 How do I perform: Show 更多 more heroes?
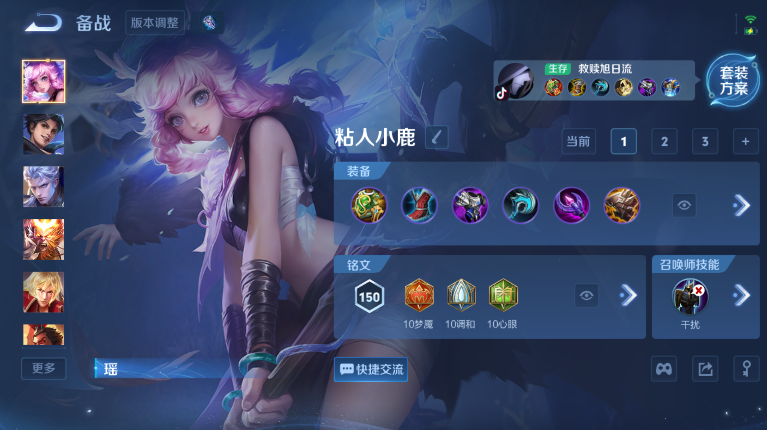pos(44,368)
